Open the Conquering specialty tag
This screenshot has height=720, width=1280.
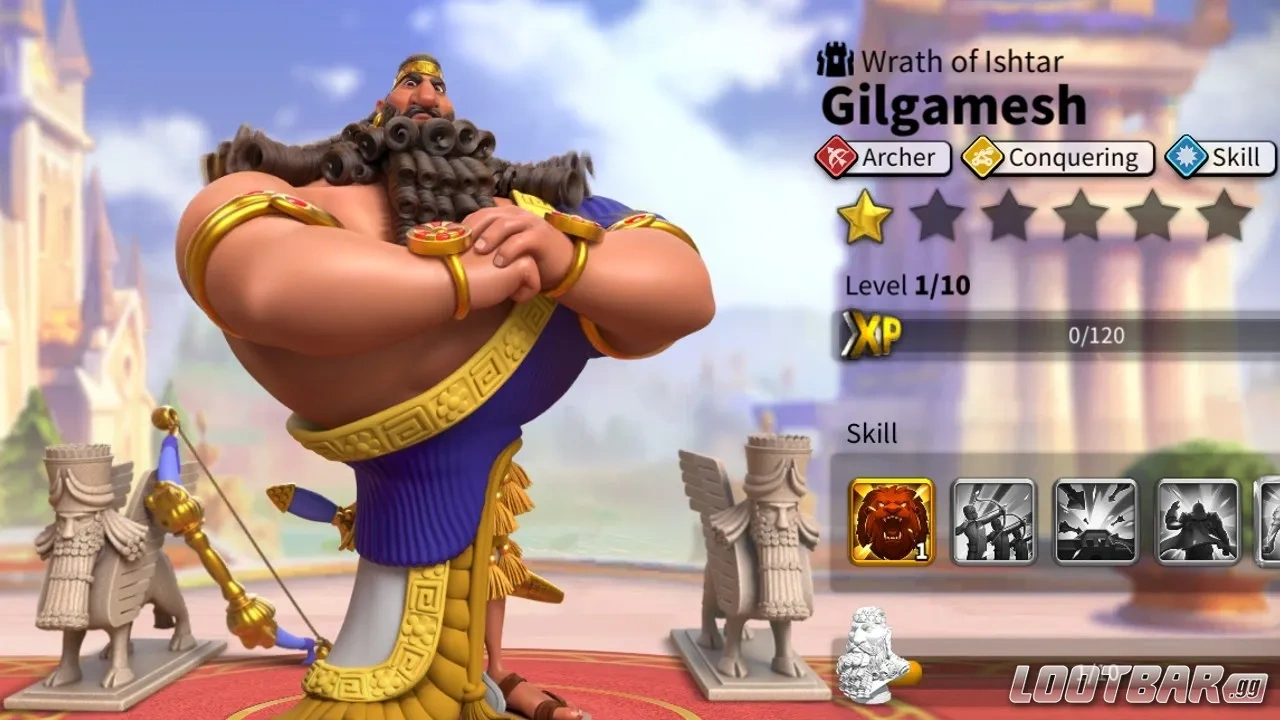1060,157
